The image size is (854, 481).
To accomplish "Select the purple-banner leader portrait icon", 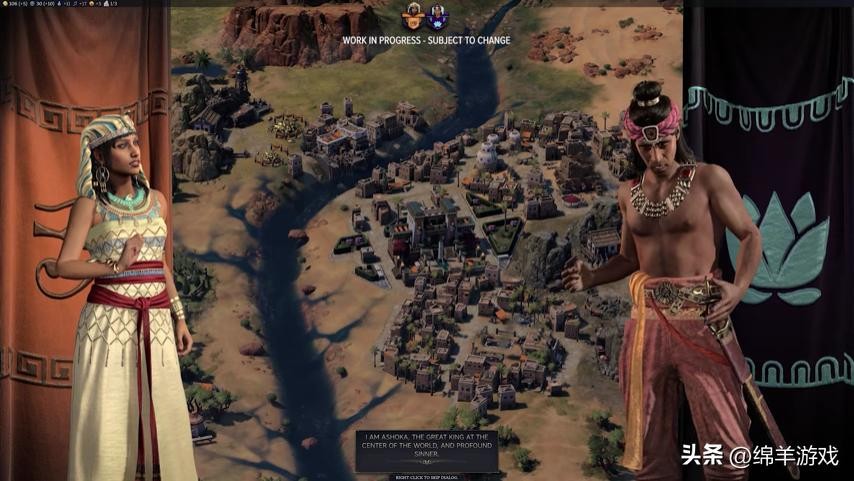I will click(437, 16).
